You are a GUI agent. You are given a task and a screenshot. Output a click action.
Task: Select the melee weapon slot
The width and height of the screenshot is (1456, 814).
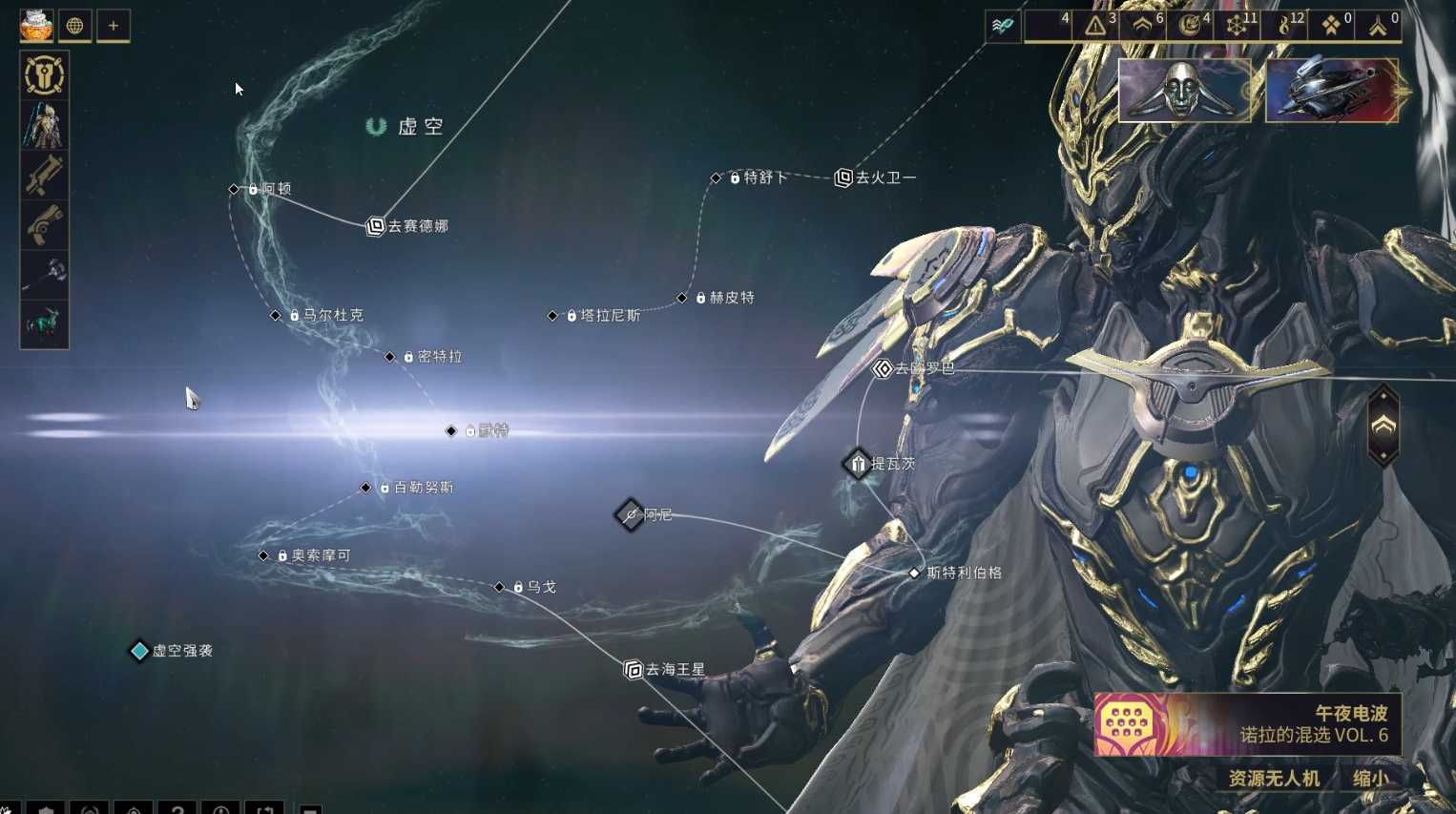coord(44,275)
